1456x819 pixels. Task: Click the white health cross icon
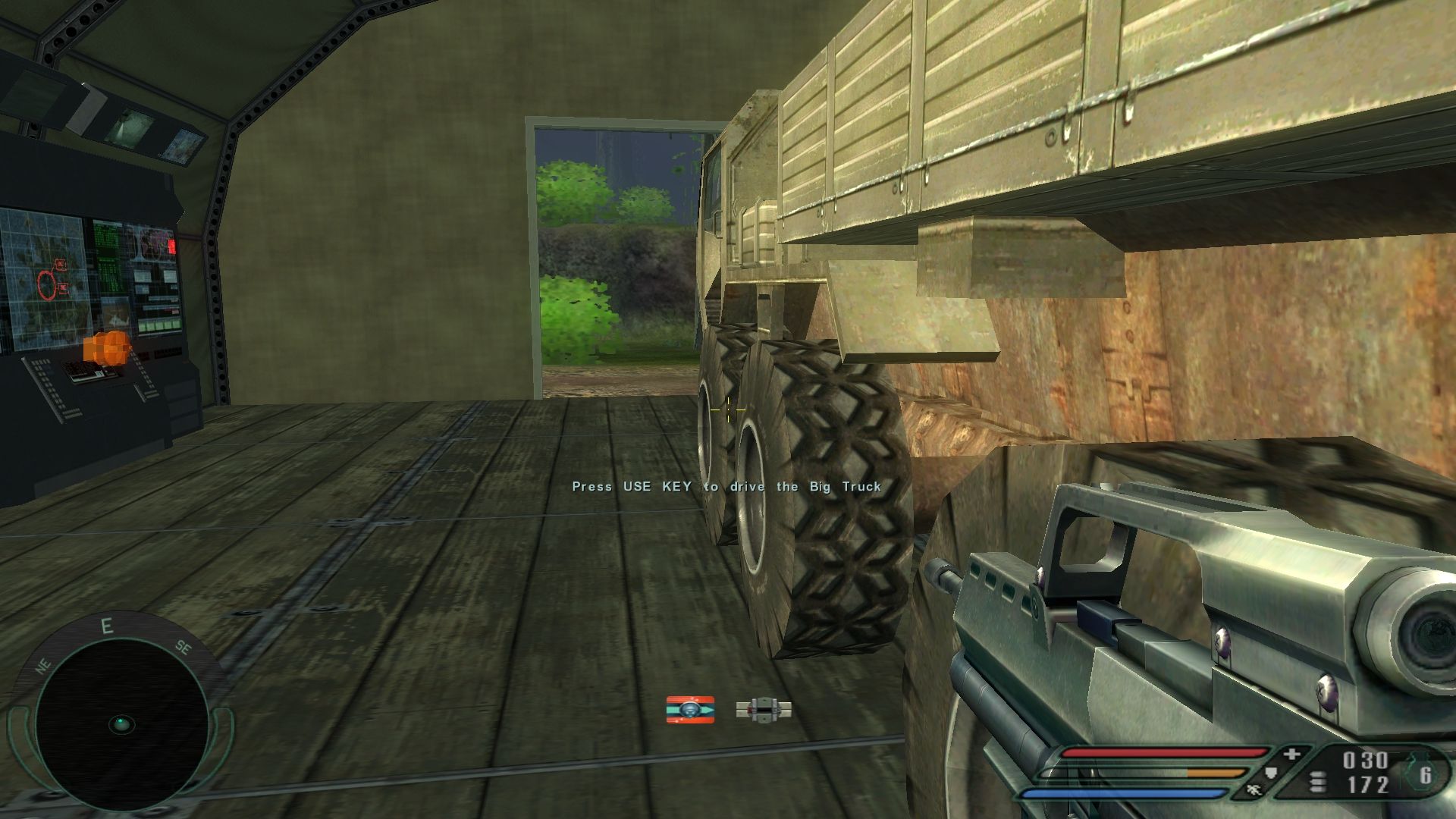(1291, 755)
